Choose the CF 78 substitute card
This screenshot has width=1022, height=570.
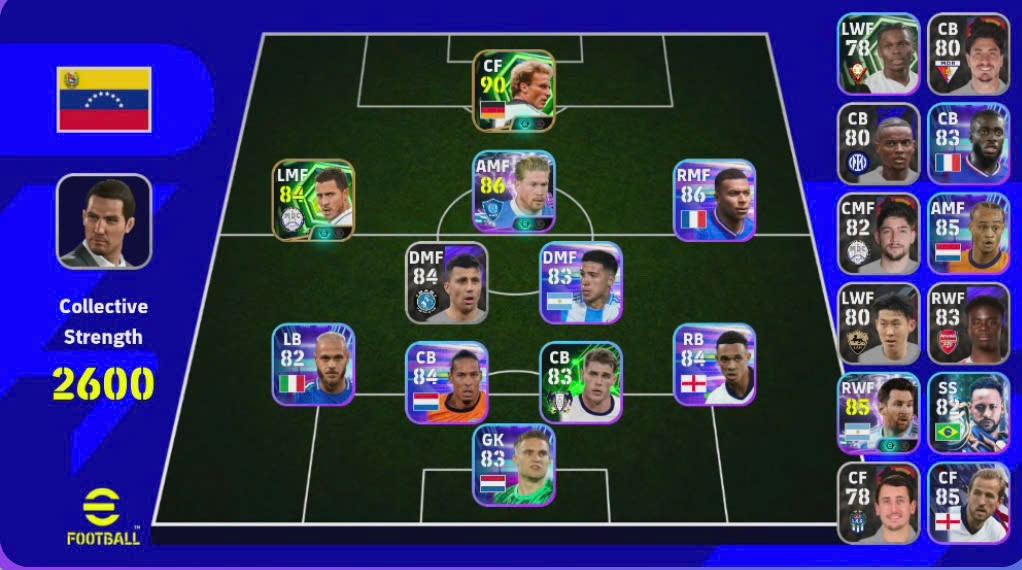(x=878, y=503)
